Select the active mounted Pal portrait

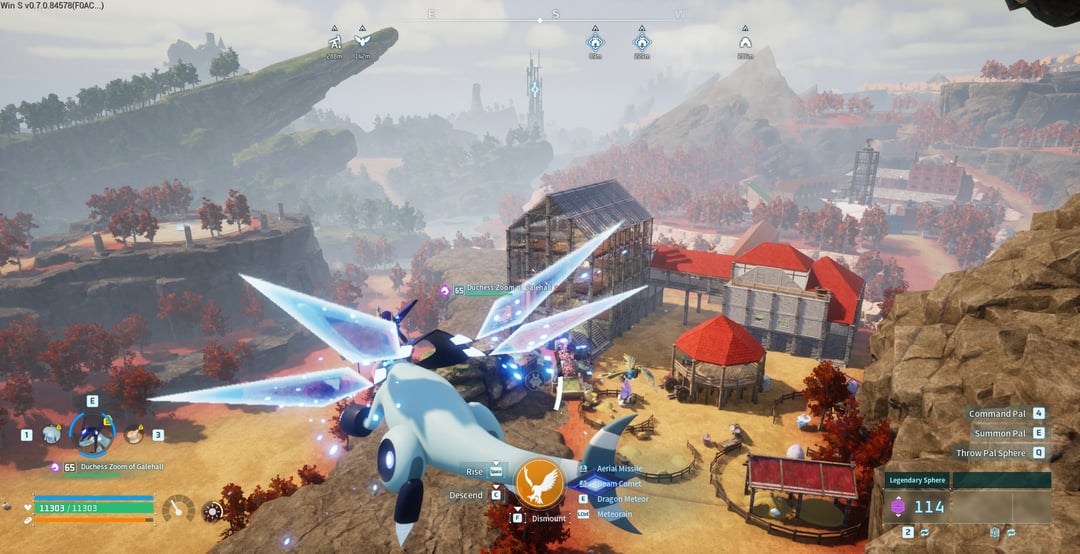[x=92, y=435]
